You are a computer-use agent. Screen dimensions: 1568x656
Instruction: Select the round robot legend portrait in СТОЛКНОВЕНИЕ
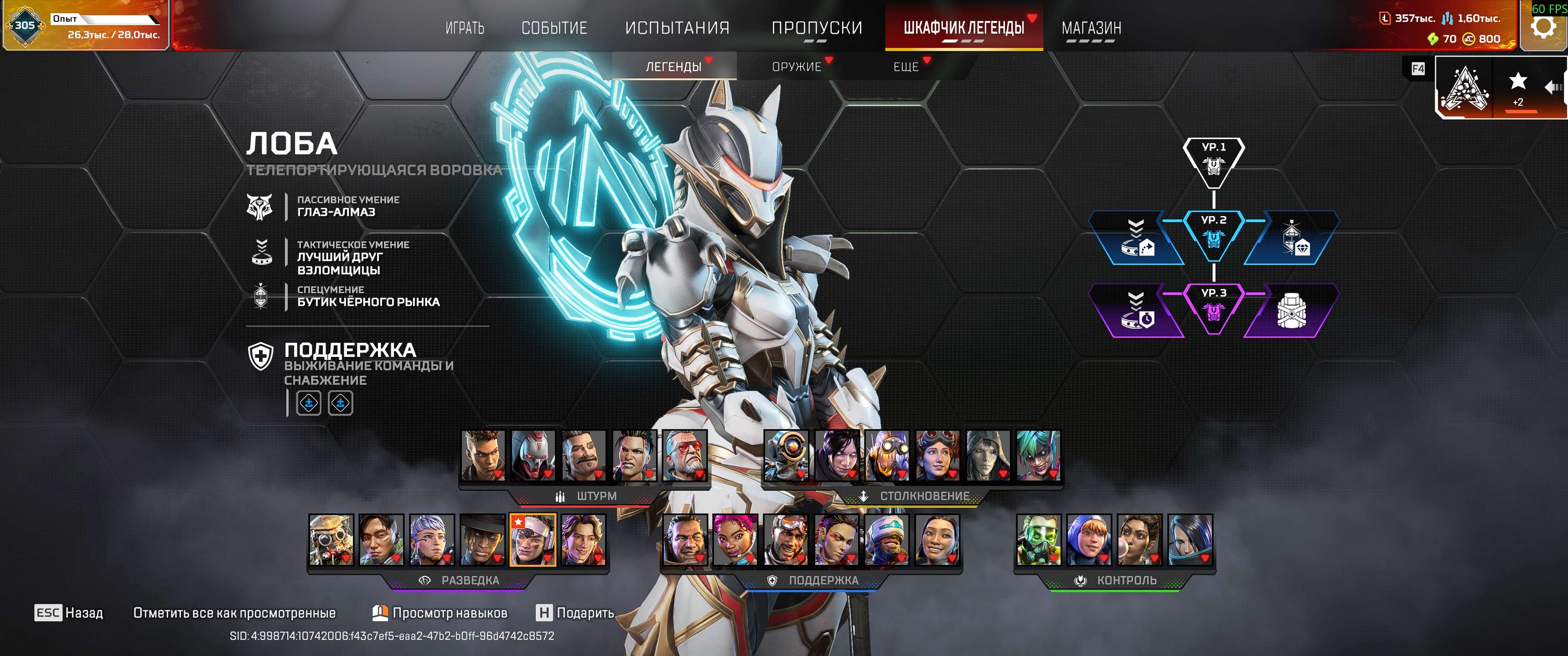786,455
